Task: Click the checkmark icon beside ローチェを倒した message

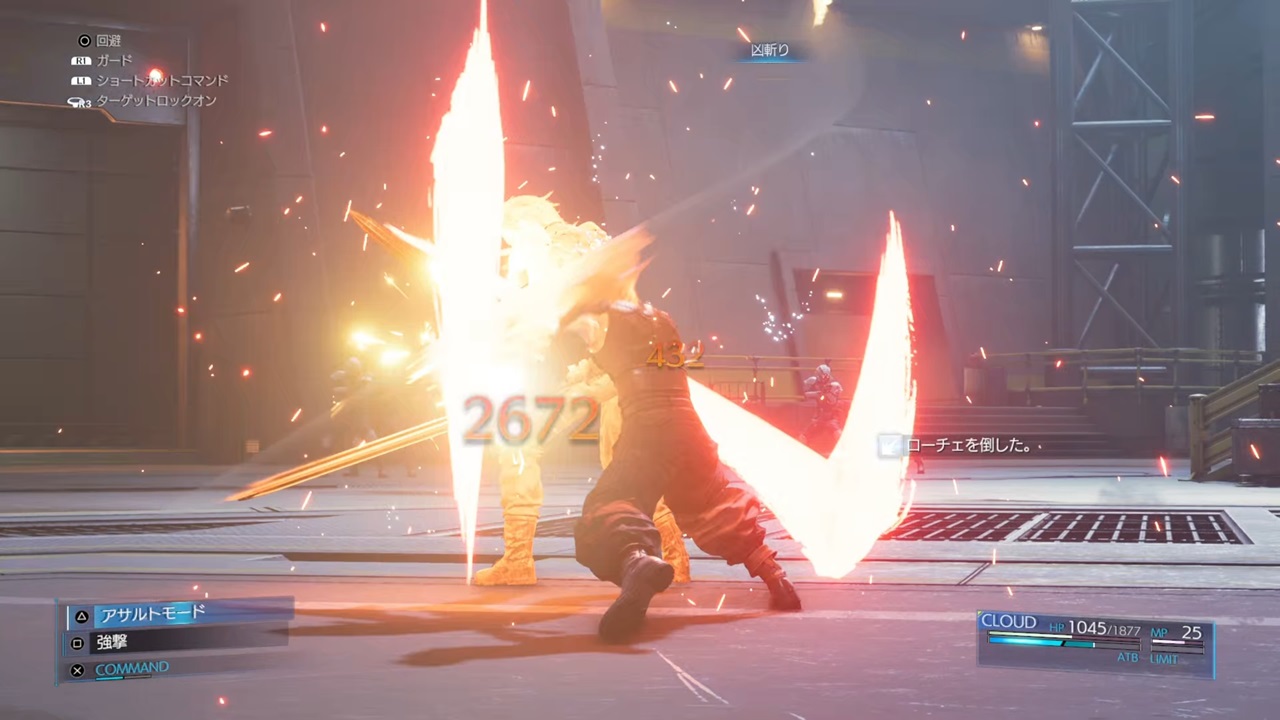Action: [888, 446]
